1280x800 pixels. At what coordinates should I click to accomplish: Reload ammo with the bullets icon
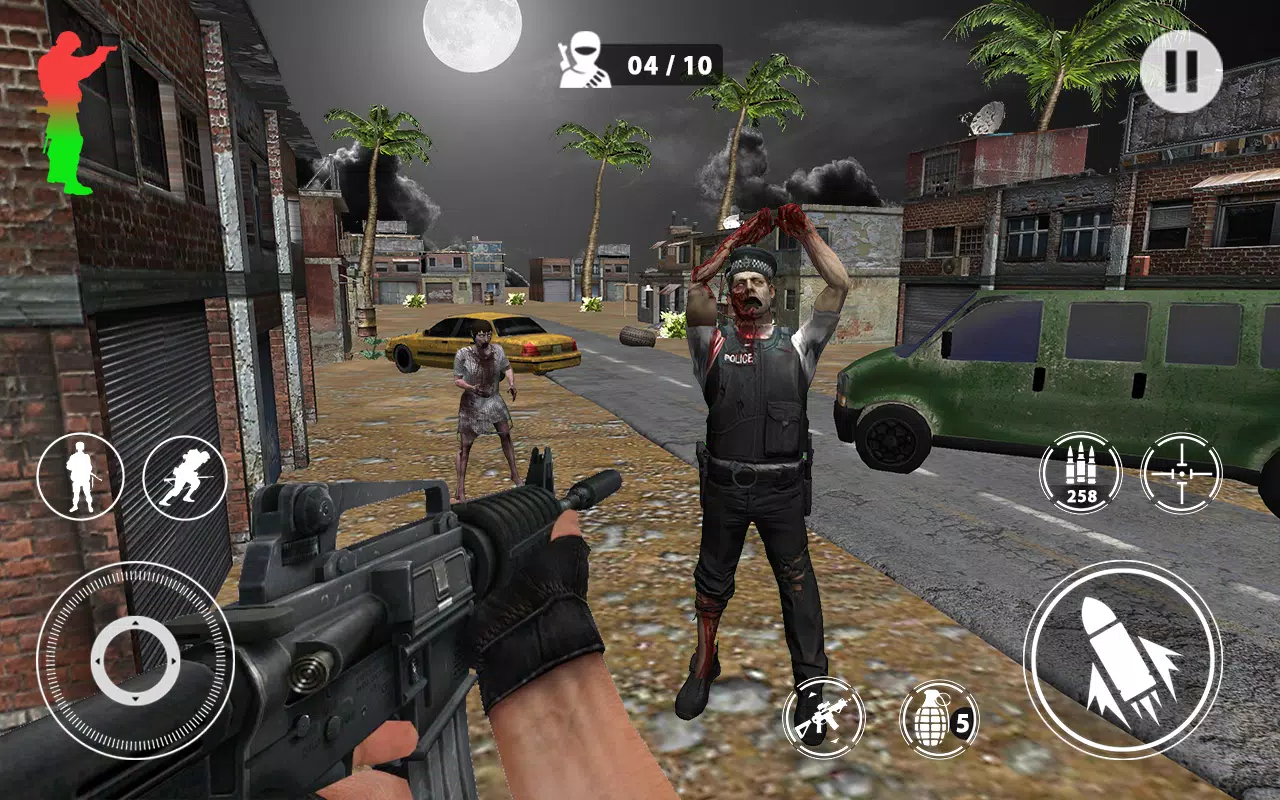pyautogui.click(x=1080, y=473)
